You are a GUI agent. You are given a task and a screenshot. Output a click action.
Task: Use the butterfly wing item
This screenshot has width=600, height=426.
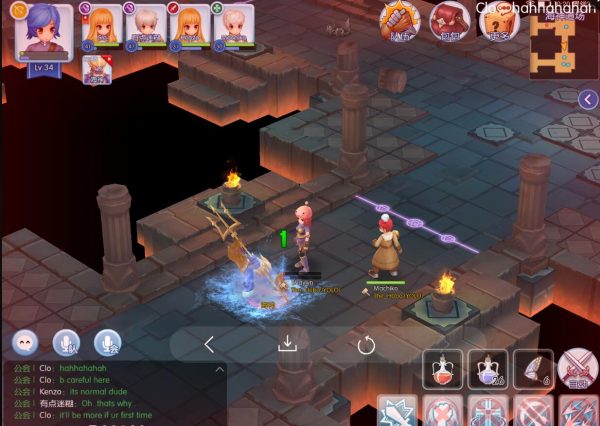click(x=533, y=369)
